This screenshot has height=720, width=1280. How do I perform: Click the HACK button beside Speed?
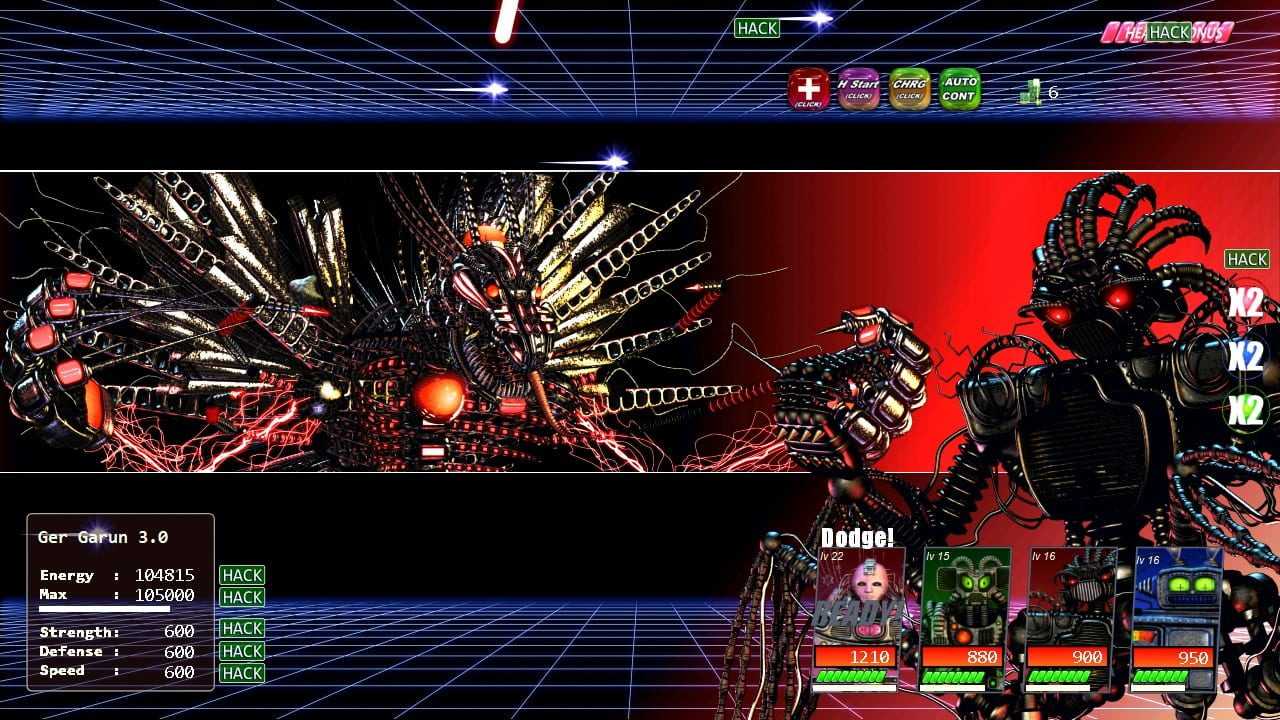(242, 673)
